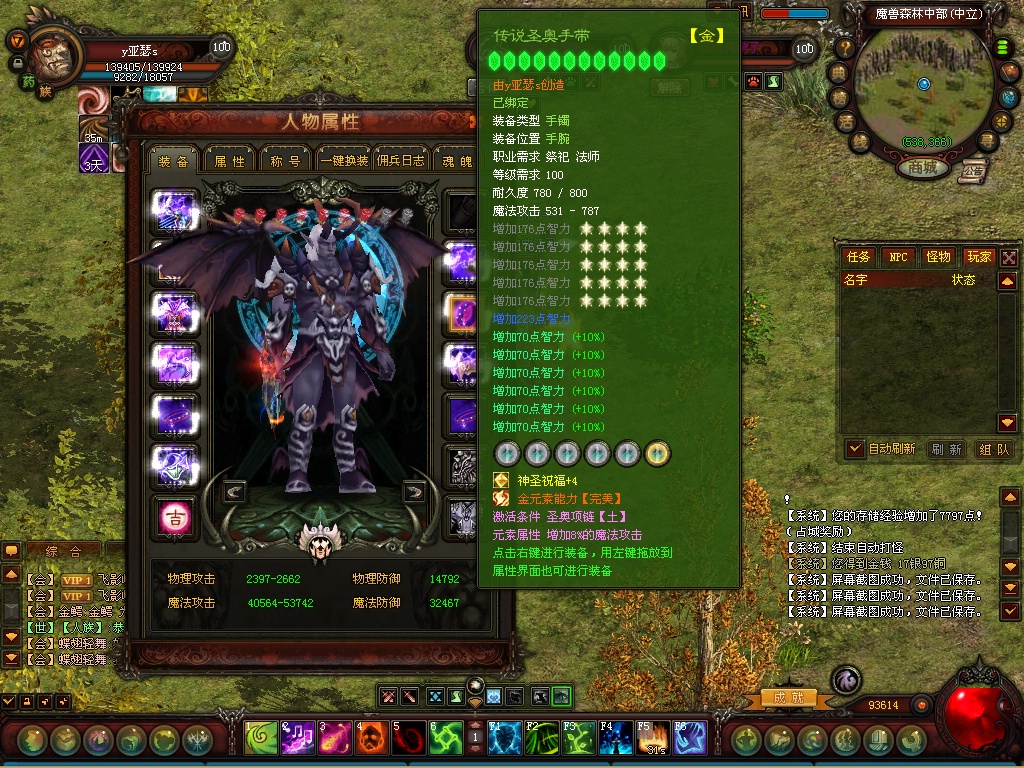Viewport: 1024px width, 768px height.
Task: Open the 称号 titles tab
Action: click(285, 160)
